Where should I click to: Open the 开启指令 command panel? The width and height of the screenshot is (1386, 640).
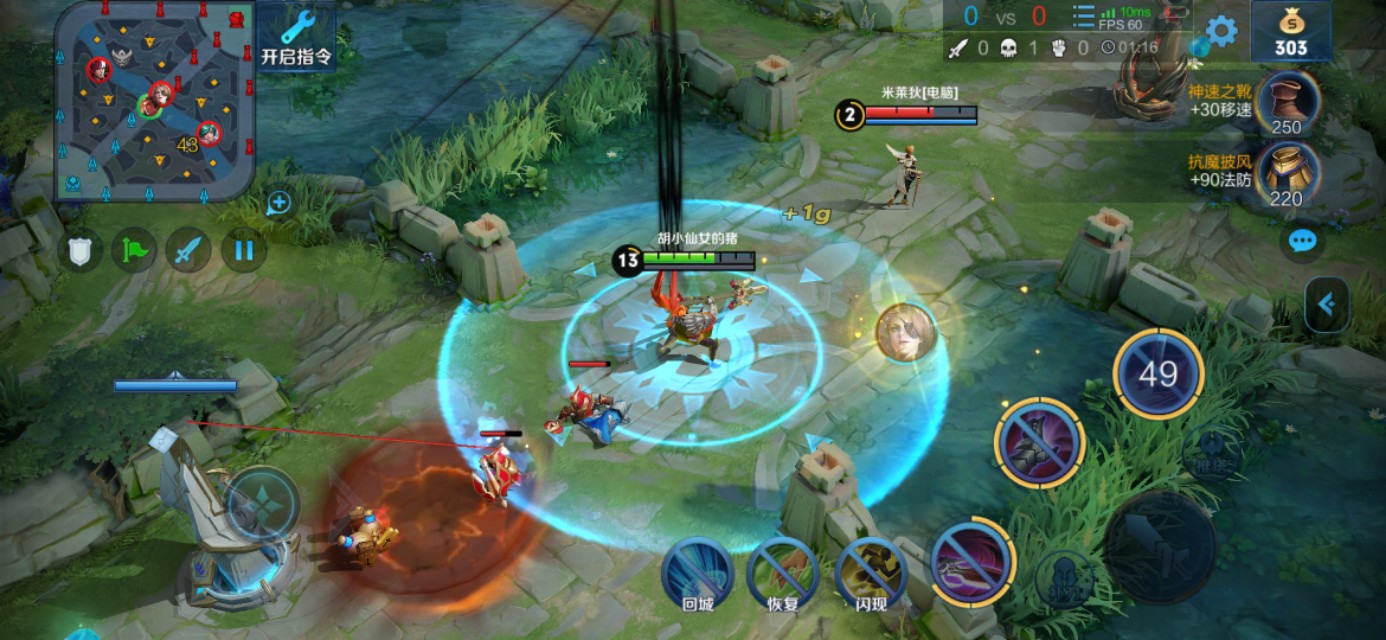click(x=296, y=38)
